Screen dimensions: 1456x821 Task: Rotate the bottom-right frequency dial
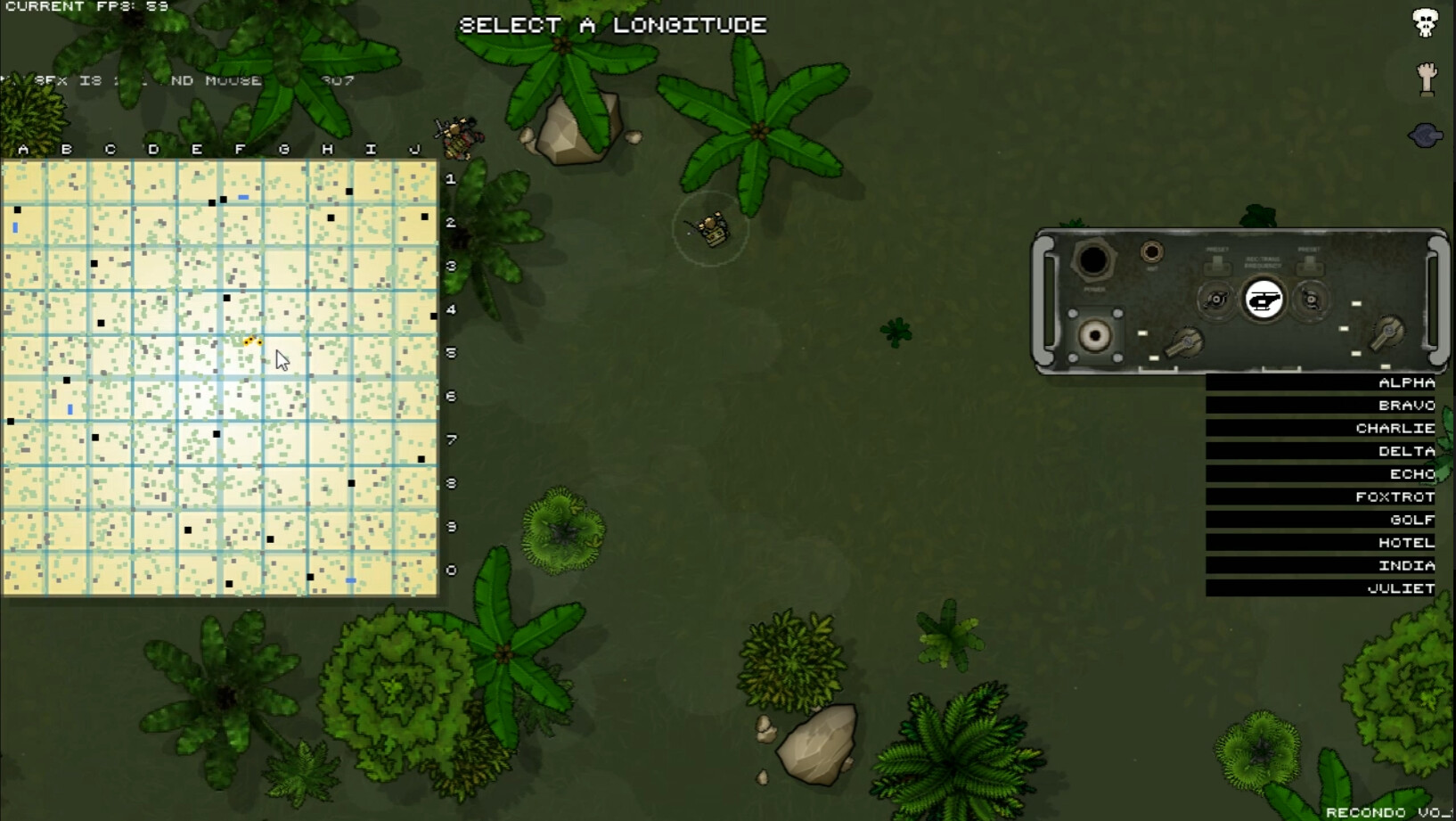(1387, 332)
